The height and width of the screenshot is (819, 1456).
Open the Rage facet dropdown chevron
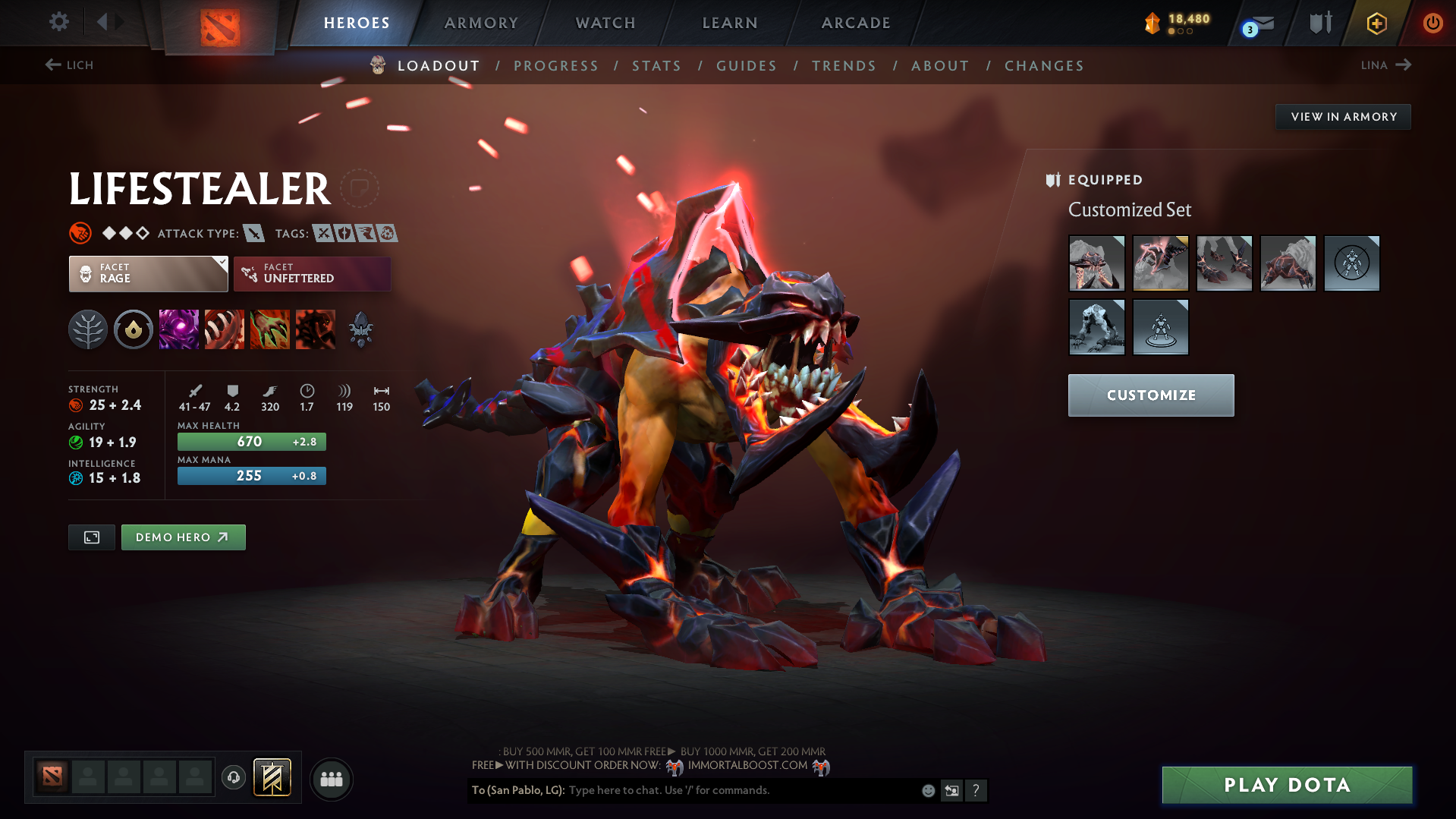(x=221, y=264)
